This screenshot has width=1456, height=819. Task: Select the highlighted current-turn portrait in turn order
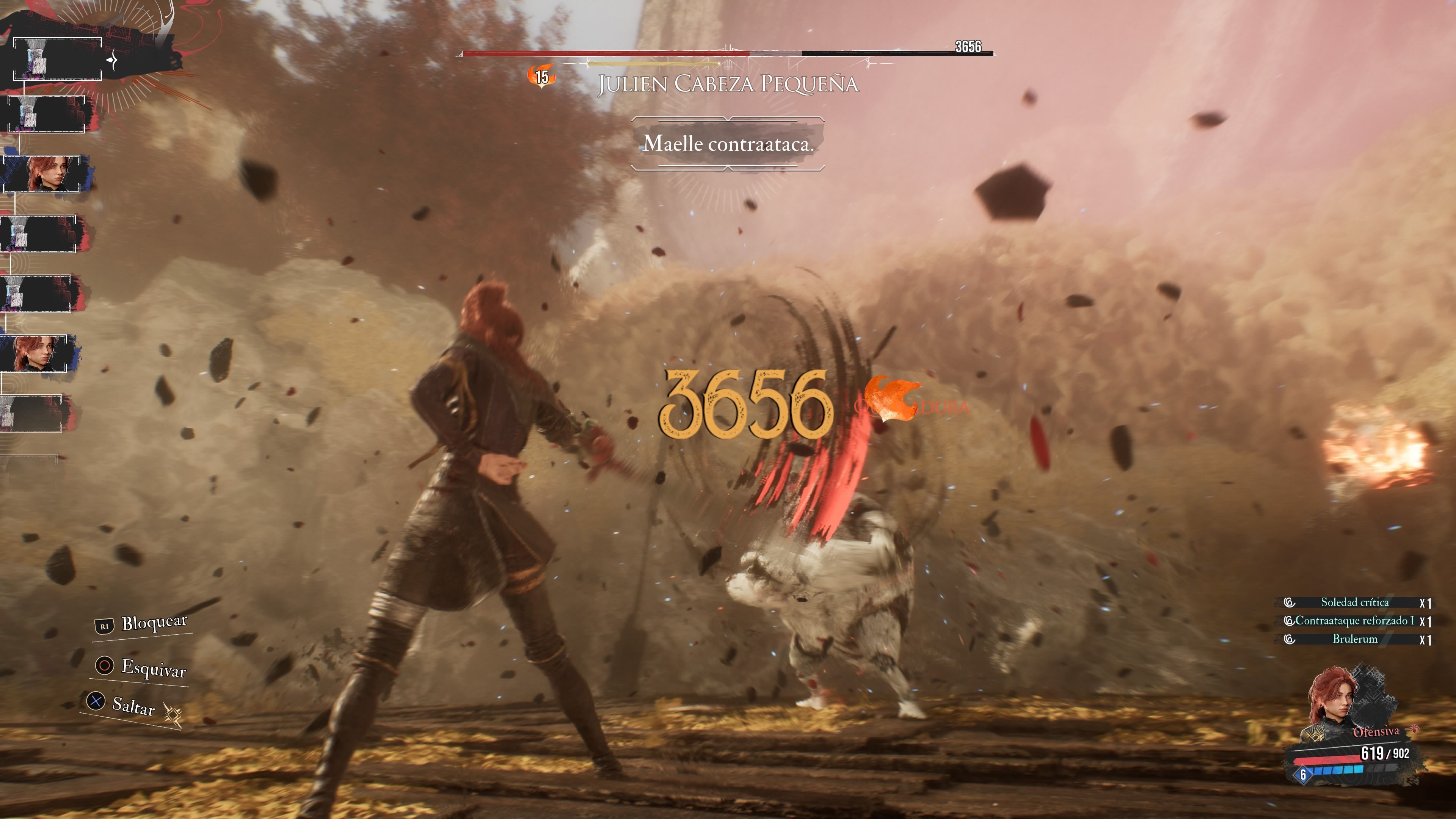point(57,59)
